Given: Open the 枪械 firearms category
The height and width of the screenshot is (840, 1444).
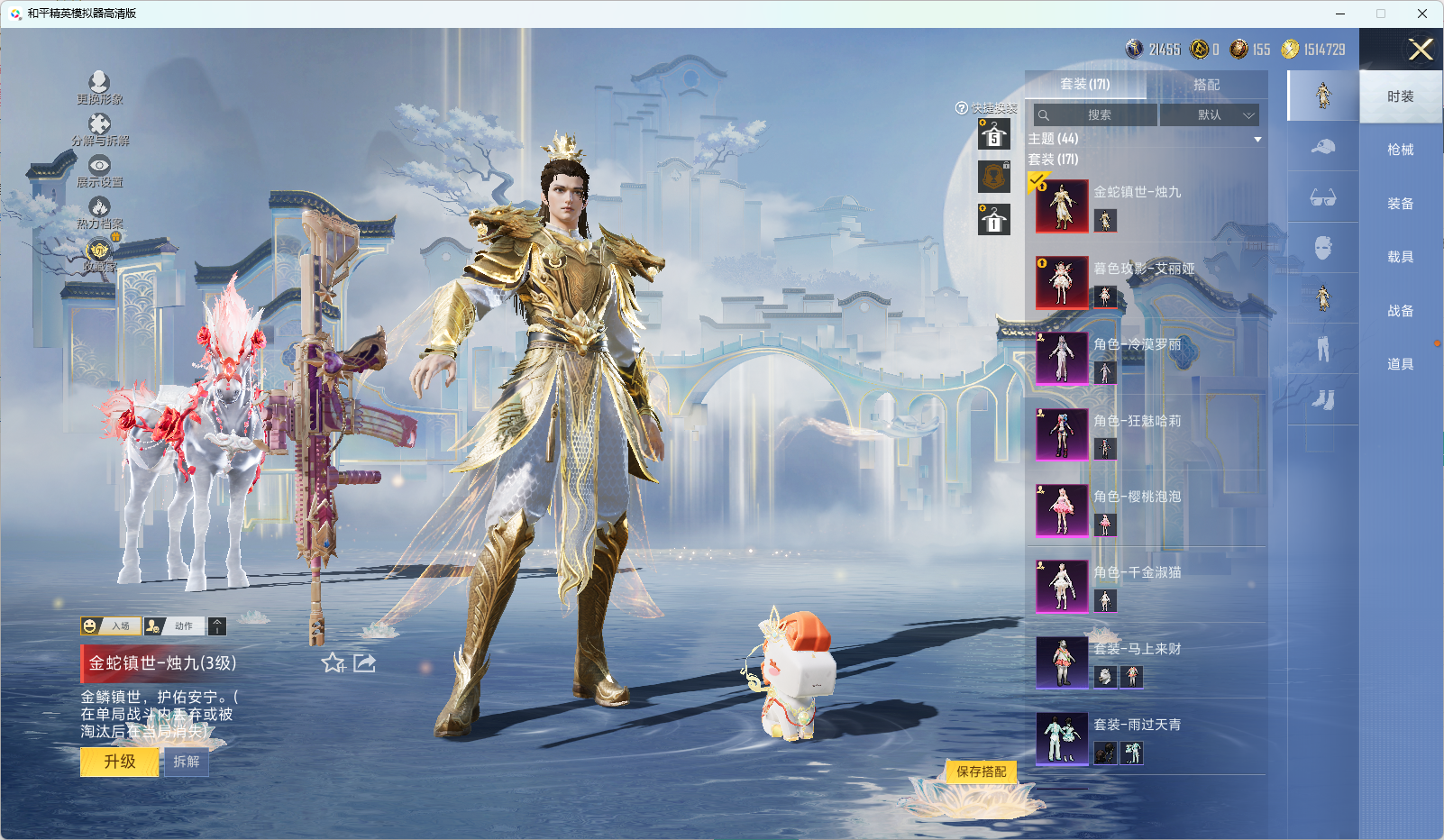Looking at the screenshot, I should click(x=1400, y=150).
